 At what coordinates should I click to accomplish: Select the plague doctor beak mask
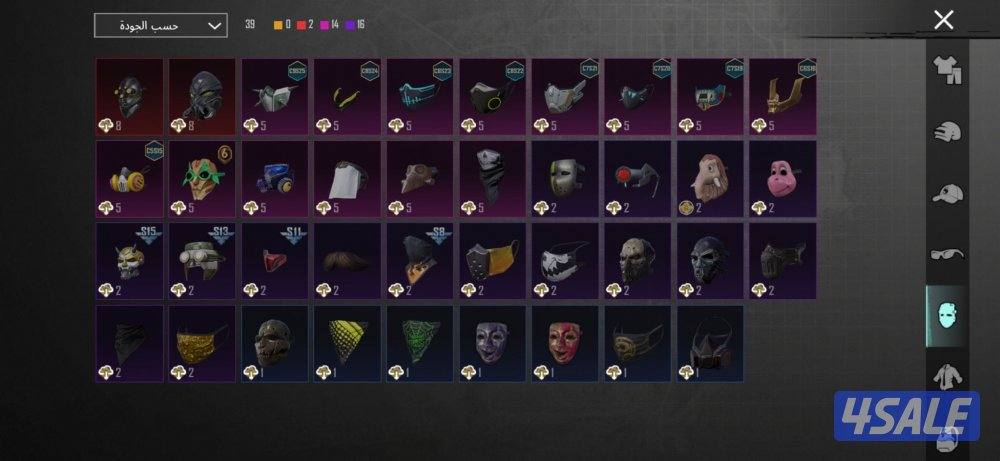419,178
